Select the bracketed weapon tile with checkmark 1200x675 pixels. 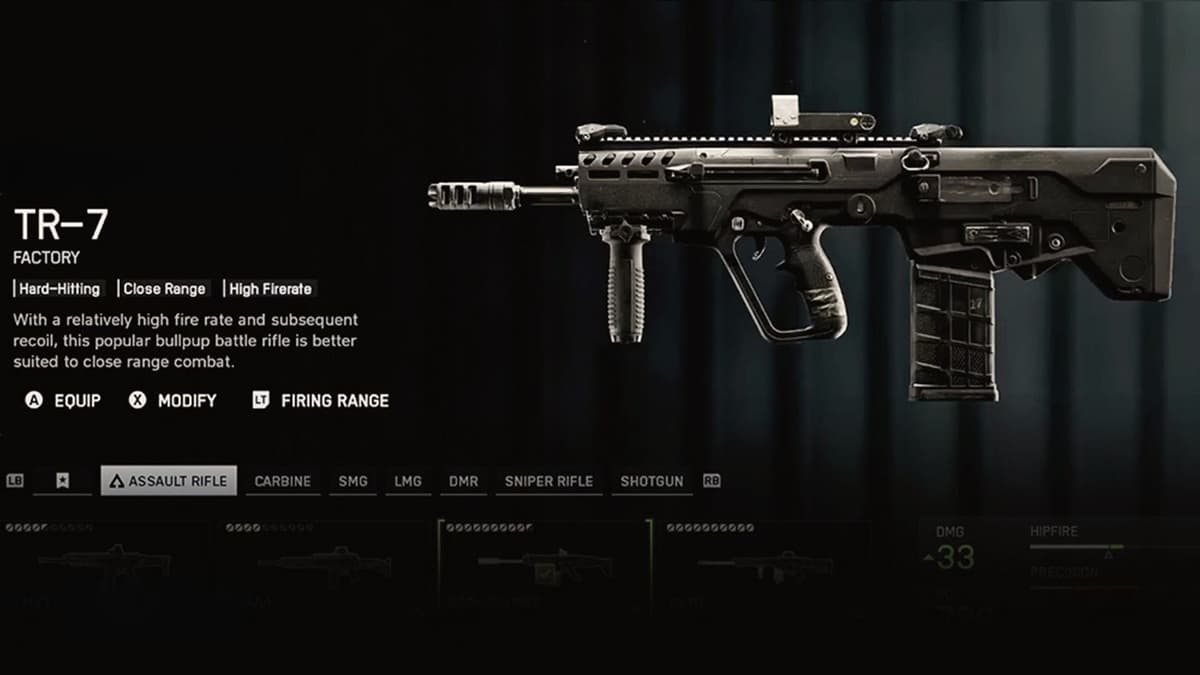tap(544, 566)
